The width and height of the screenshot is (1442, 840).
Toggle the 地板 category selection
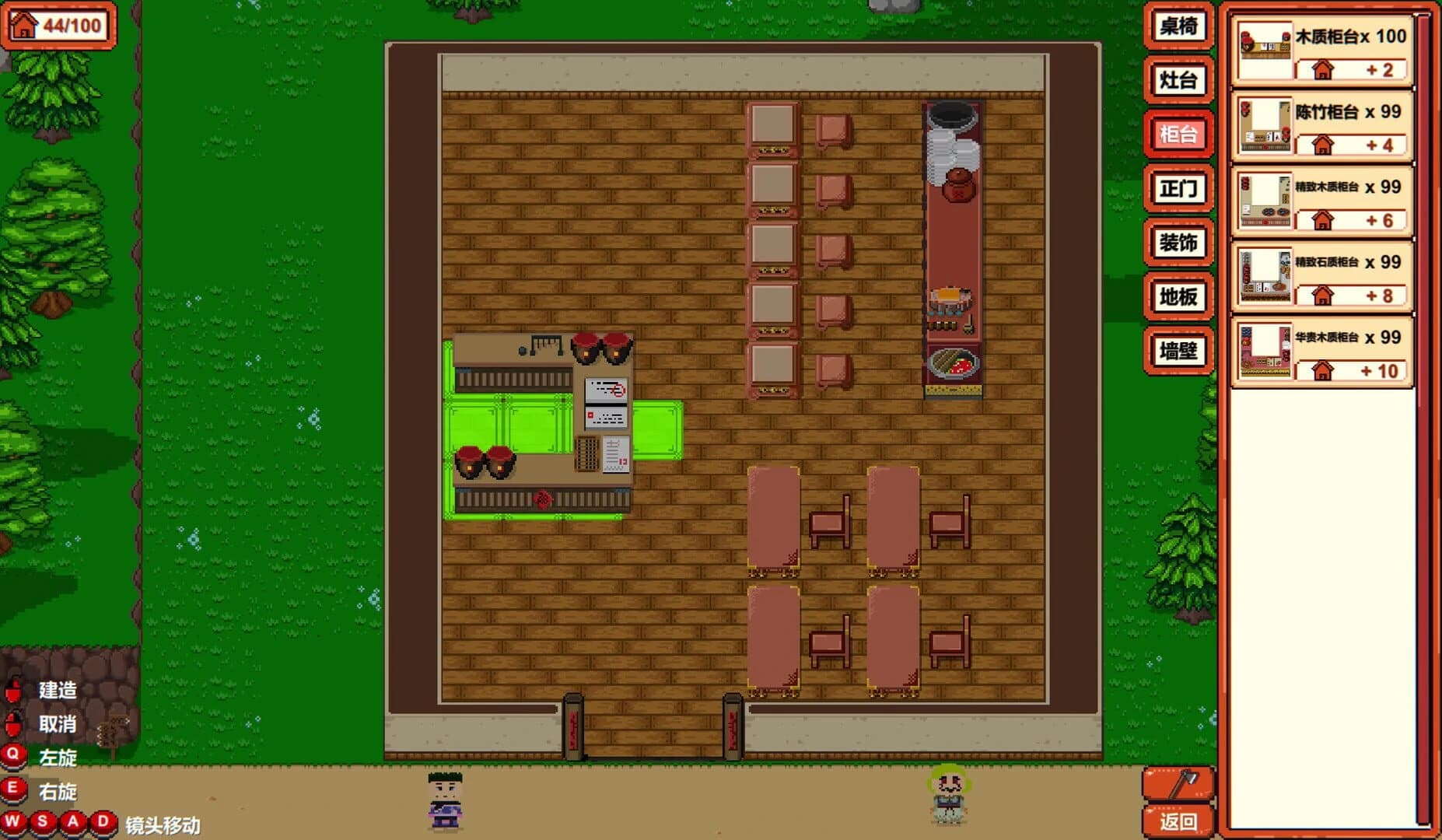1178,298
